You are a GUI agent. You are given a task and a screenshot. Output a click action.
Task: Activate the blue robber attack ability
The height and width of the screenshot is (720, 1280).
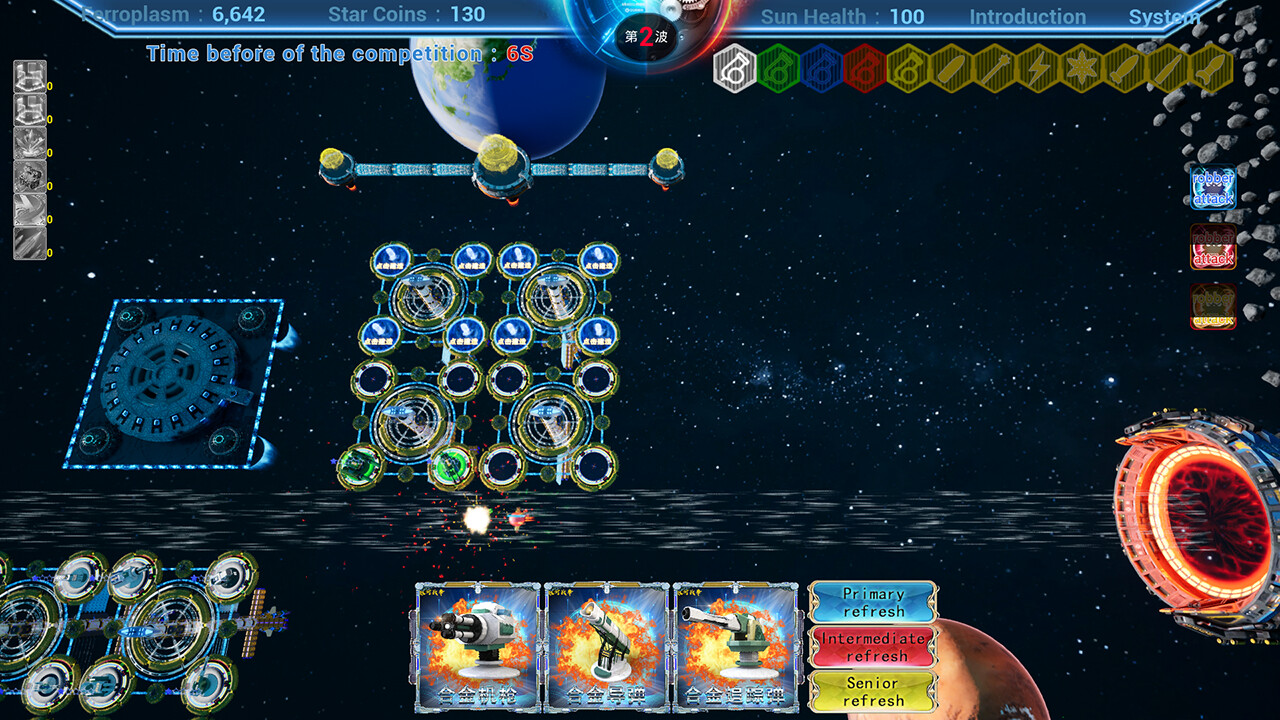pos(1212,186)
